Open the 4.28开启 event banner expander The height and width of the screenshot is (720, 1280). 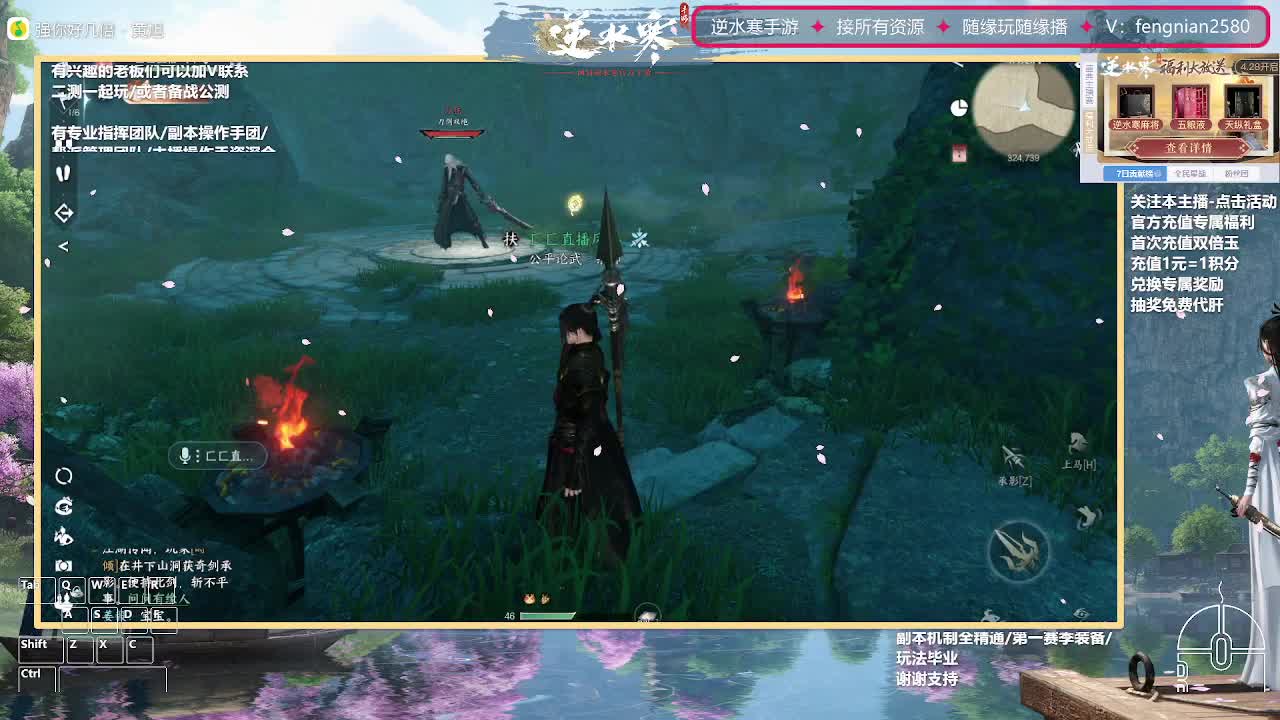click(1258, 68)
